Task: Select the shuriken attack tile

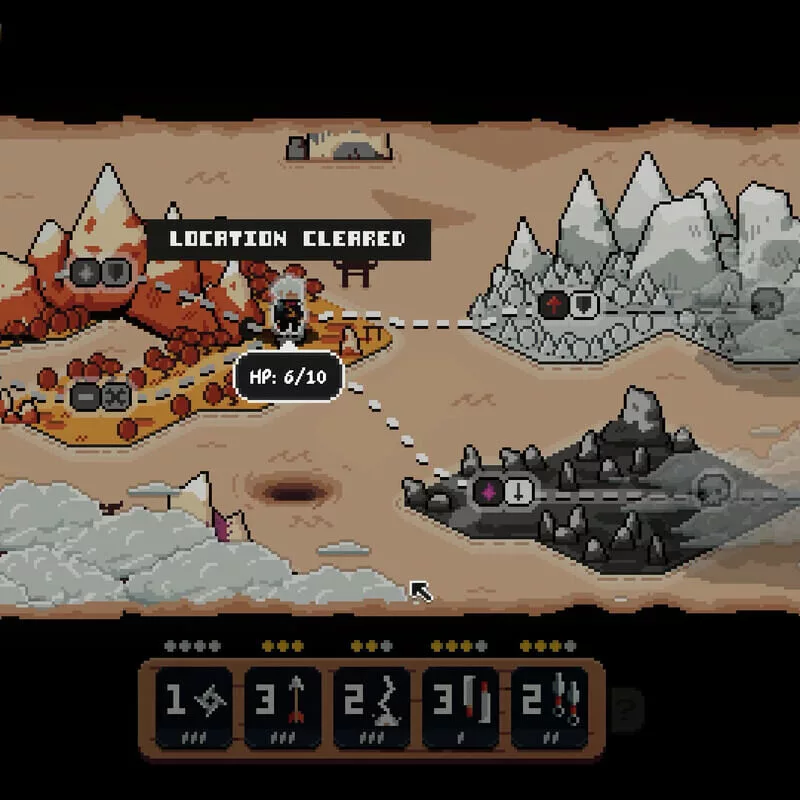Action: 193,706
